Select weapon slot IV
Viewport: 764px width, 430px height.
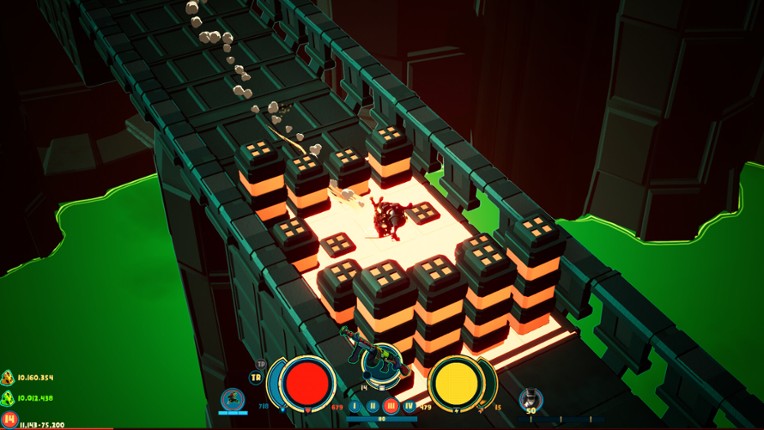(409, 406)
